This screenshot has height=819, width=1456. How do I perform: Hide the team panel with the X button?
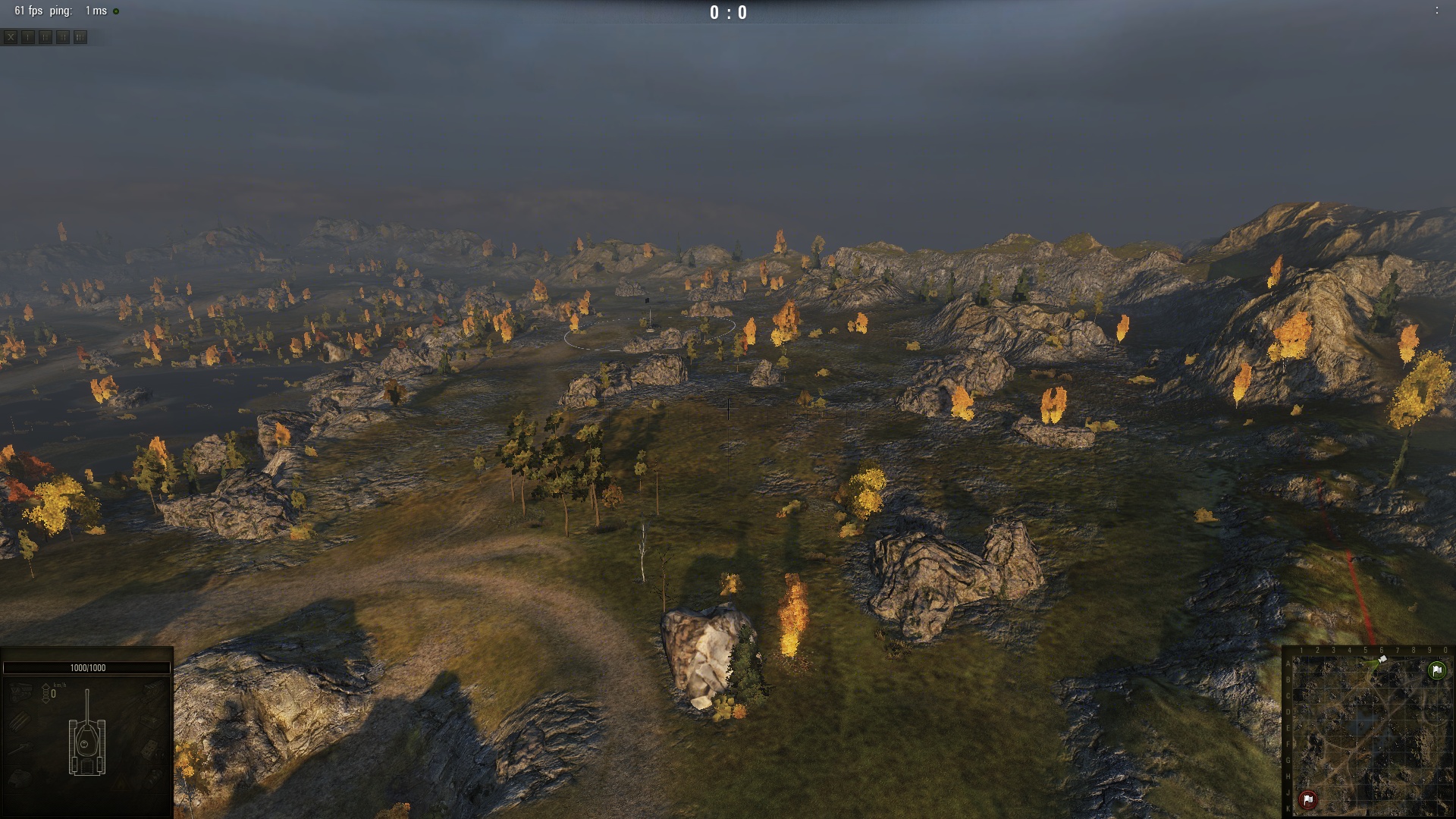(11, 36)
